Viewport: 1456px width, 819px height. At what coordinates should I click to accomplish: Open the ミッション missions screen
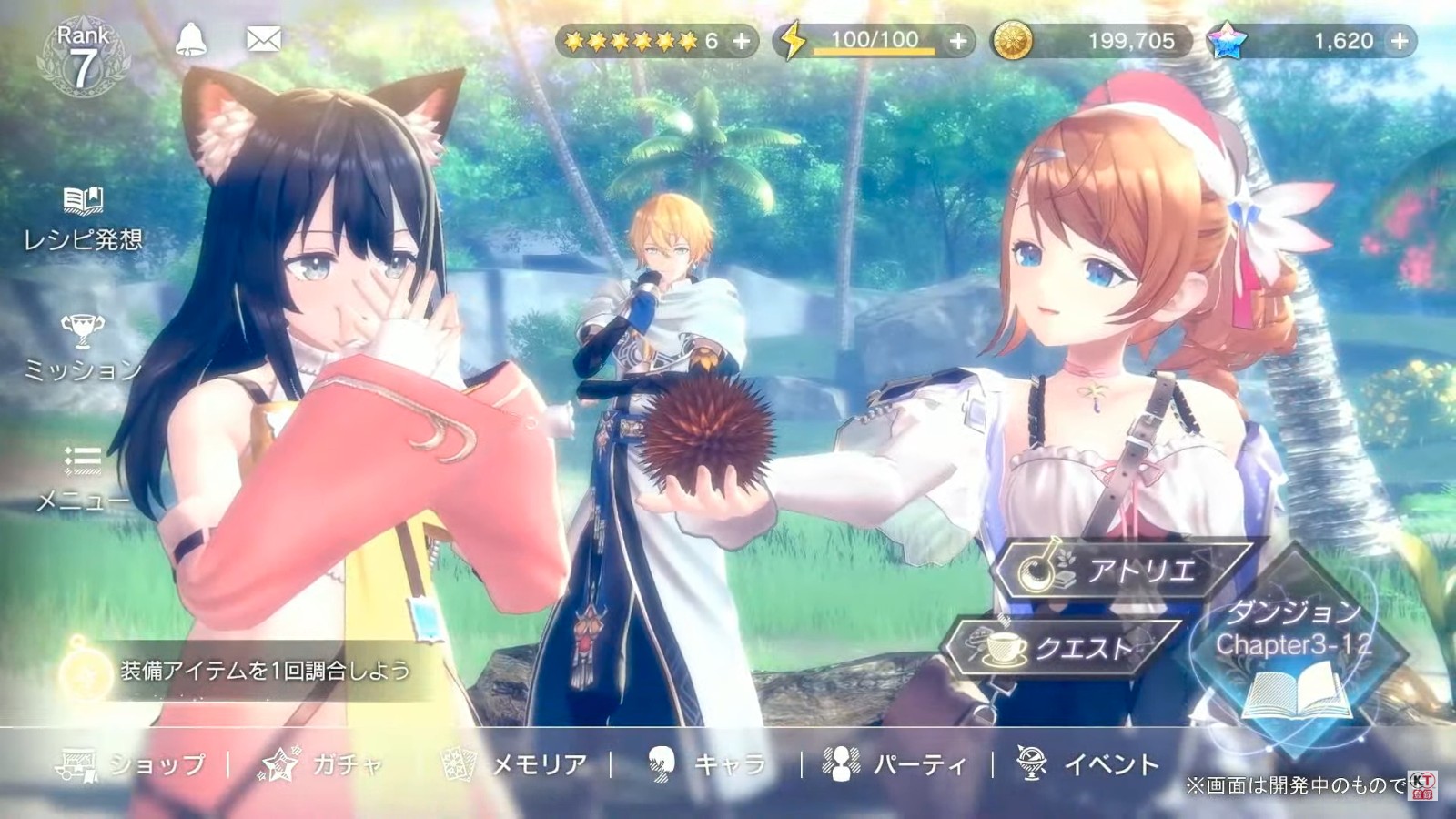coord(83,348)
